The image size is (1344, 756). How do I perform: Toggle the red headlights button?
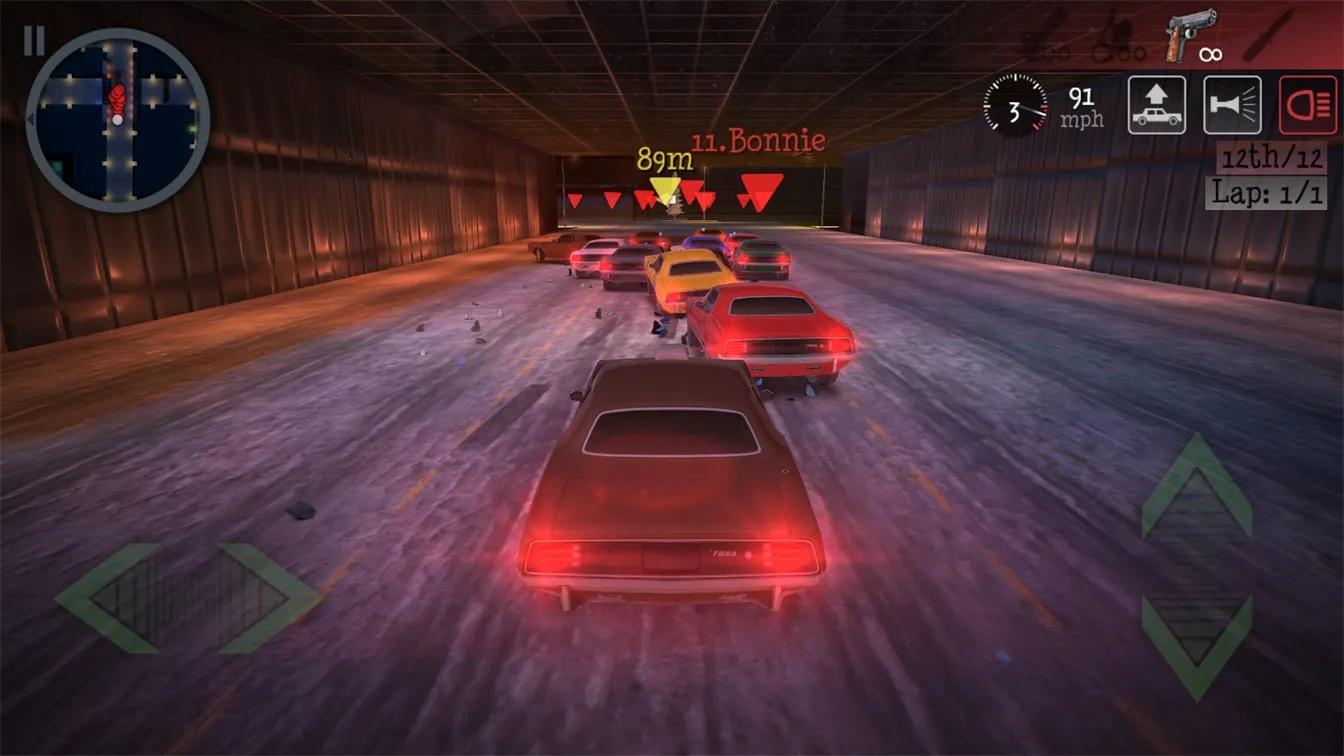point(1308,105)
